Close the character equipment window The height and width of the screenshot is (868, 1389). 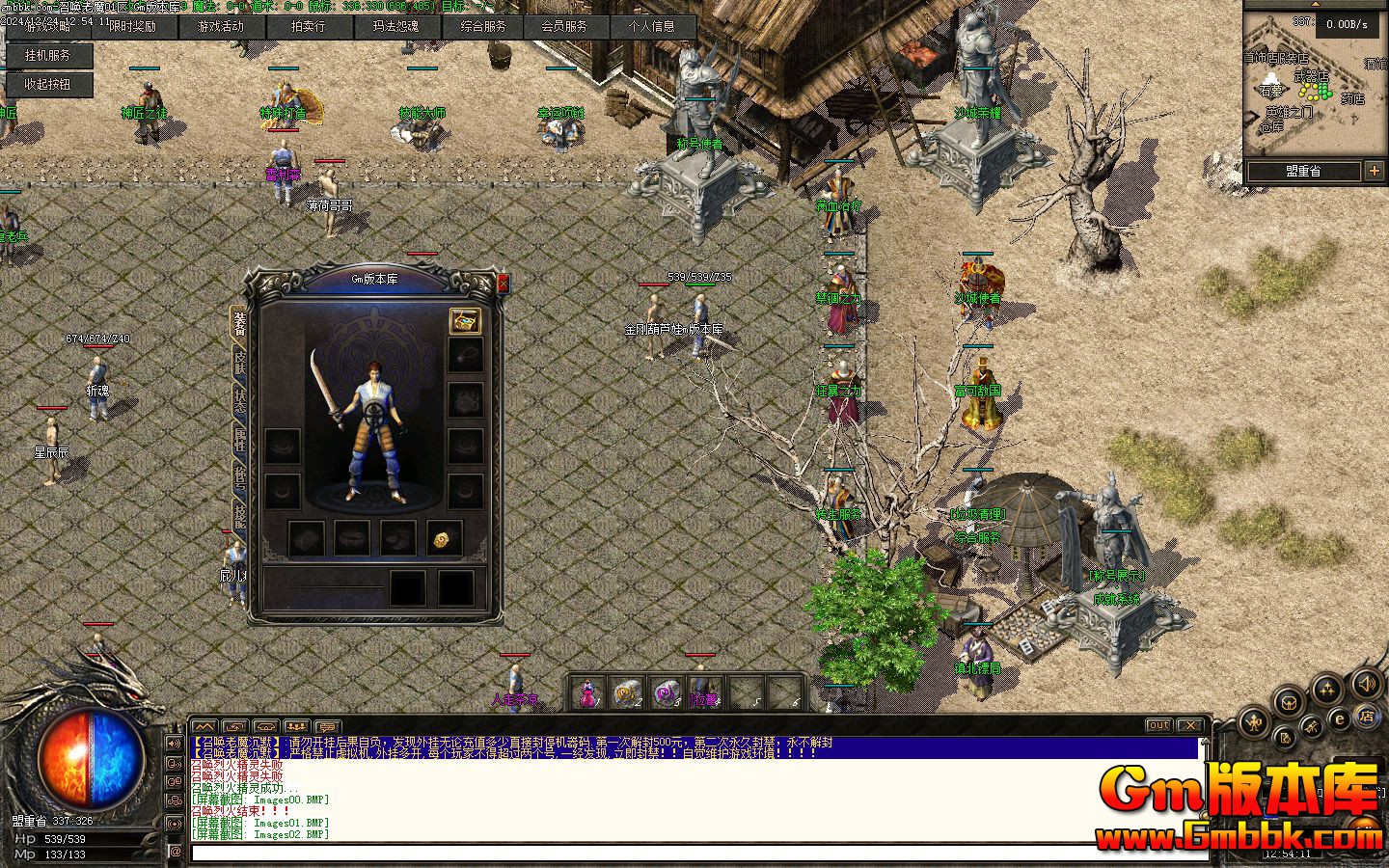pos(502,283)
